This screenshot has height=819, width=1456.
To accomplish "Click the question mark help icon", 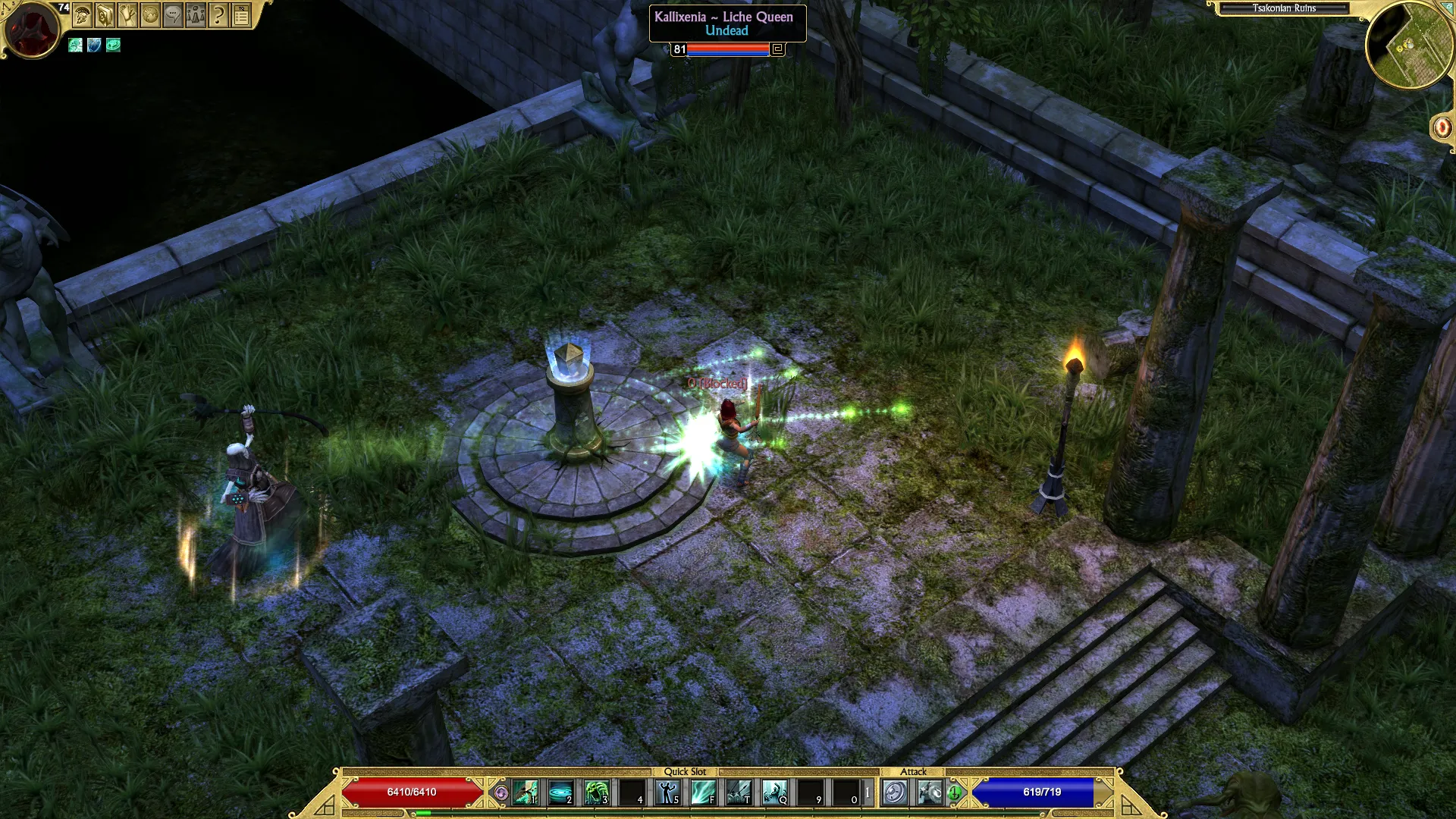I will point(218,15).
